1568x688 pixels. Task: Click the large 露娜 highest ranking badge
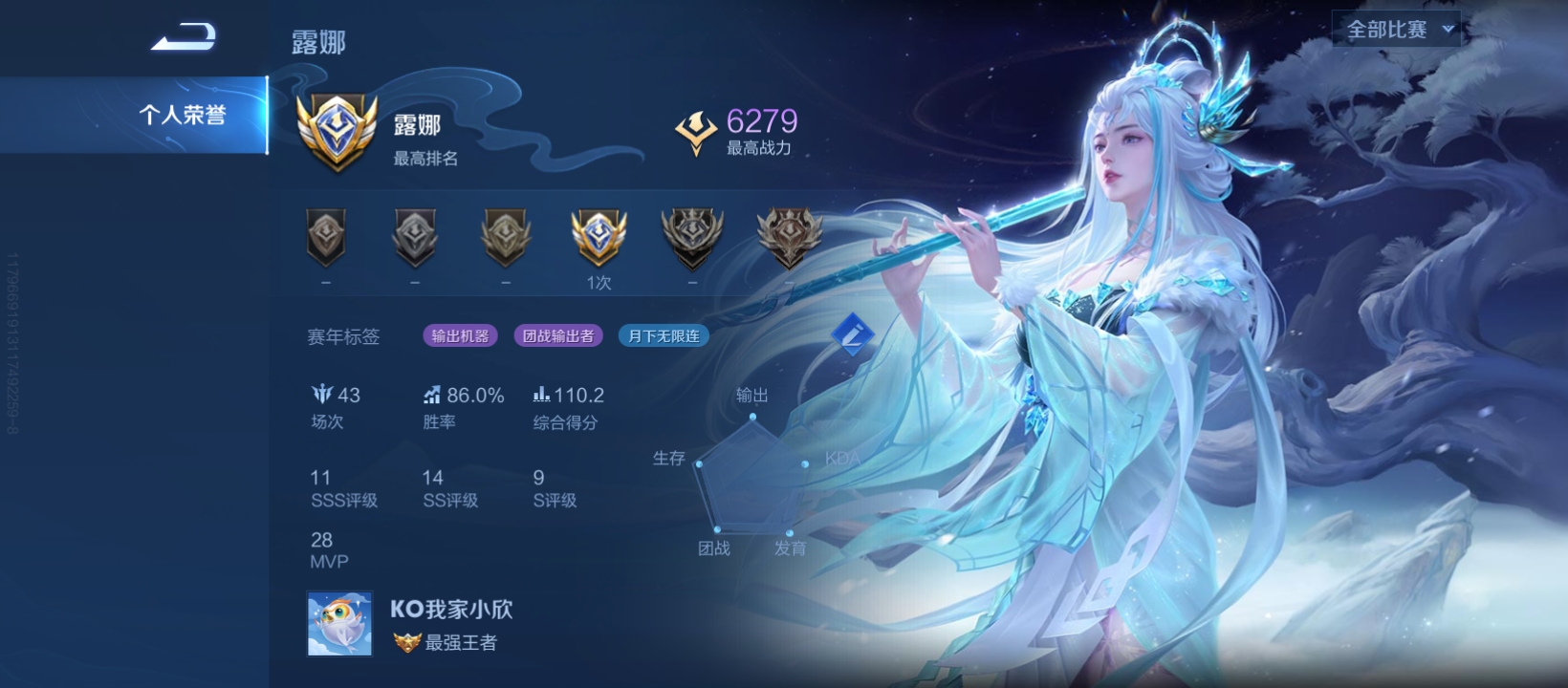337,133
